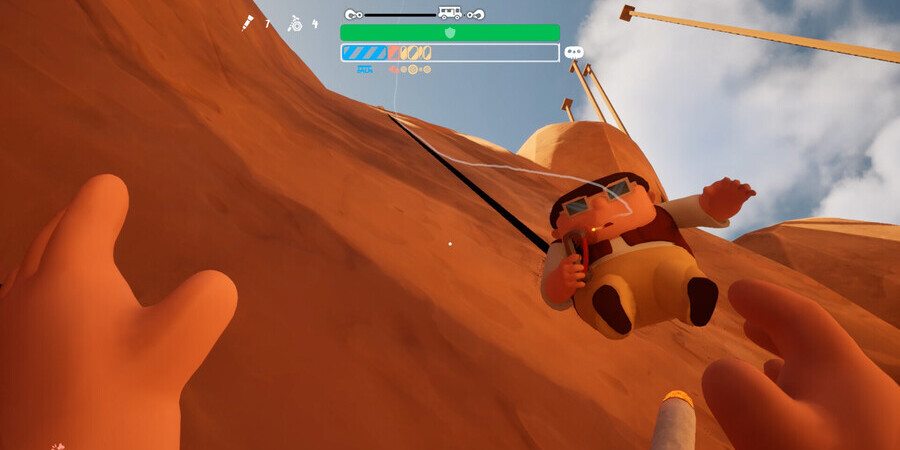Click the chalk stick item icon
This screenshot has width=900, height=450.
click(247, 23)
